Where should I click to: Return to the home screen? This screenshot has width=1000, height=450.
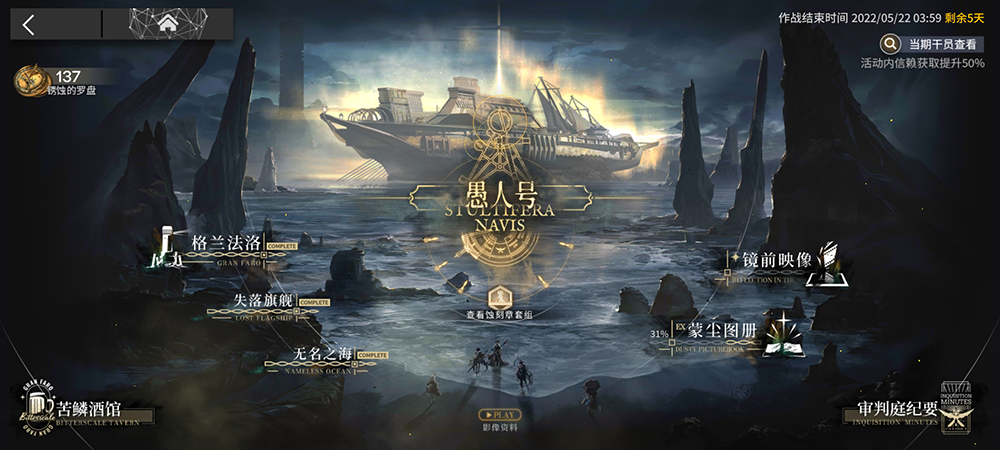(x=167, y=24)
